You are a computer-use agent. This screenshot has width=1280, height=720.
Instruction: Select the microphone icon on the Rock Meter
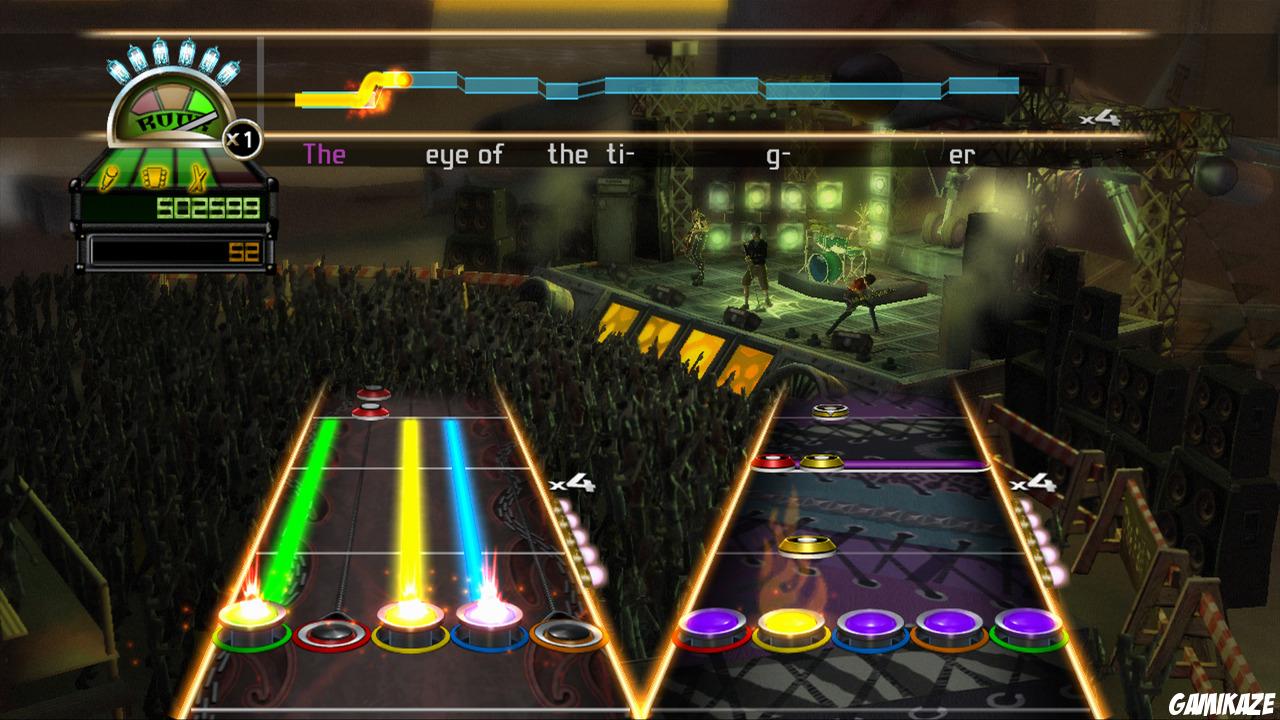point(110,177)
